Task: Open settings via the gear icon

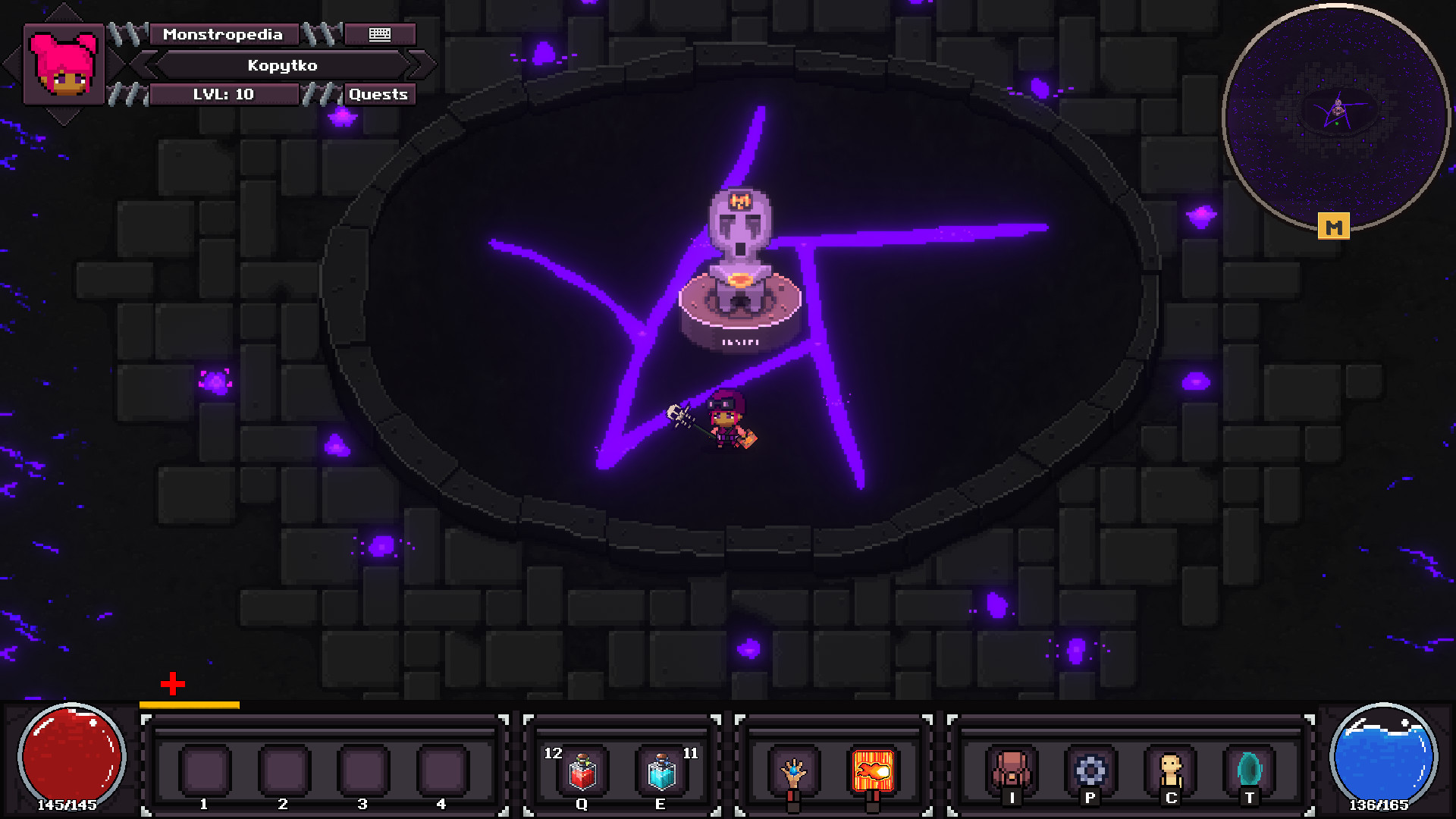Action: point(1092,770)
